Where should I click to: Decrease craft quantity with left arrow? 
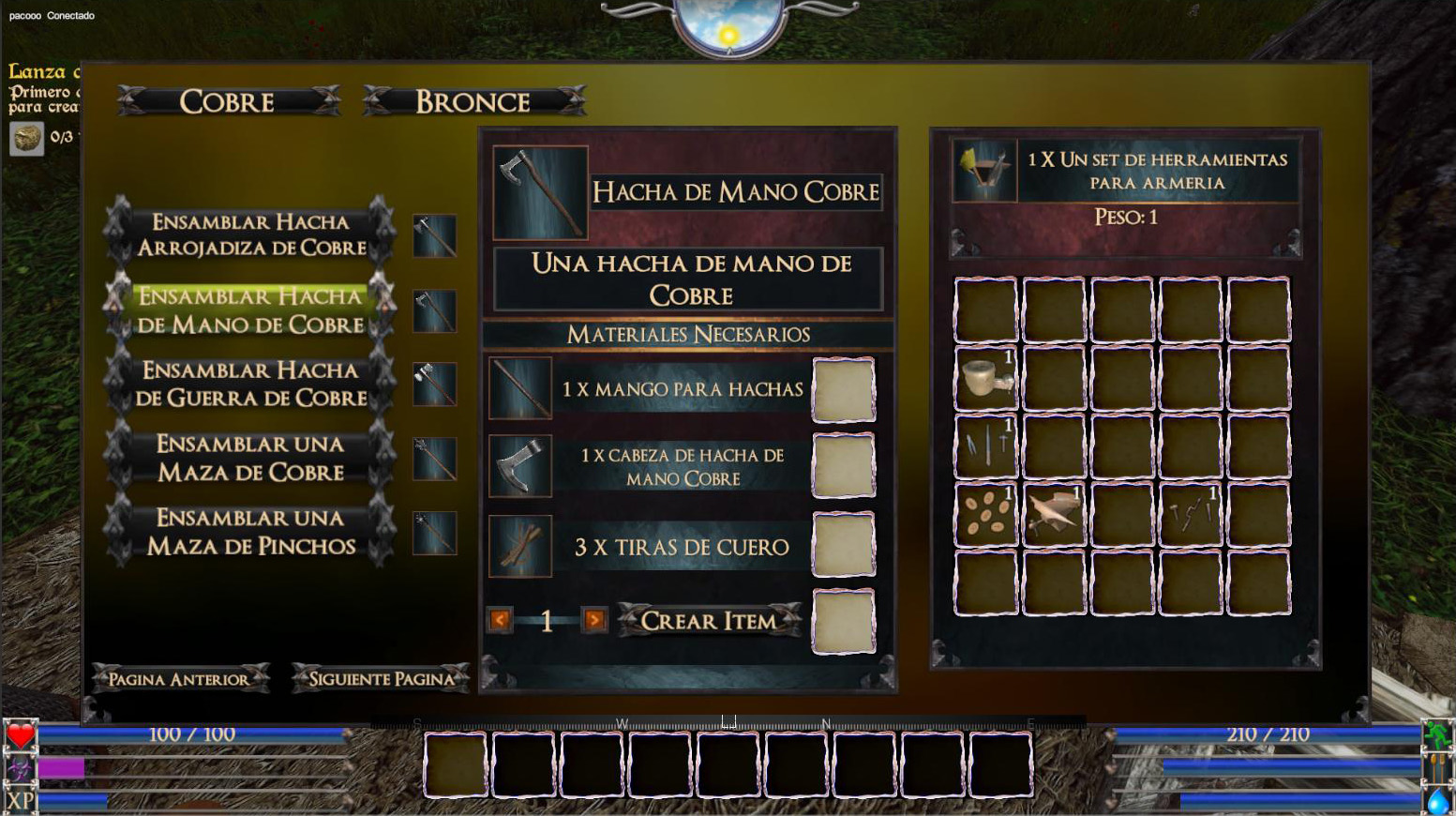tap(500, 620)
